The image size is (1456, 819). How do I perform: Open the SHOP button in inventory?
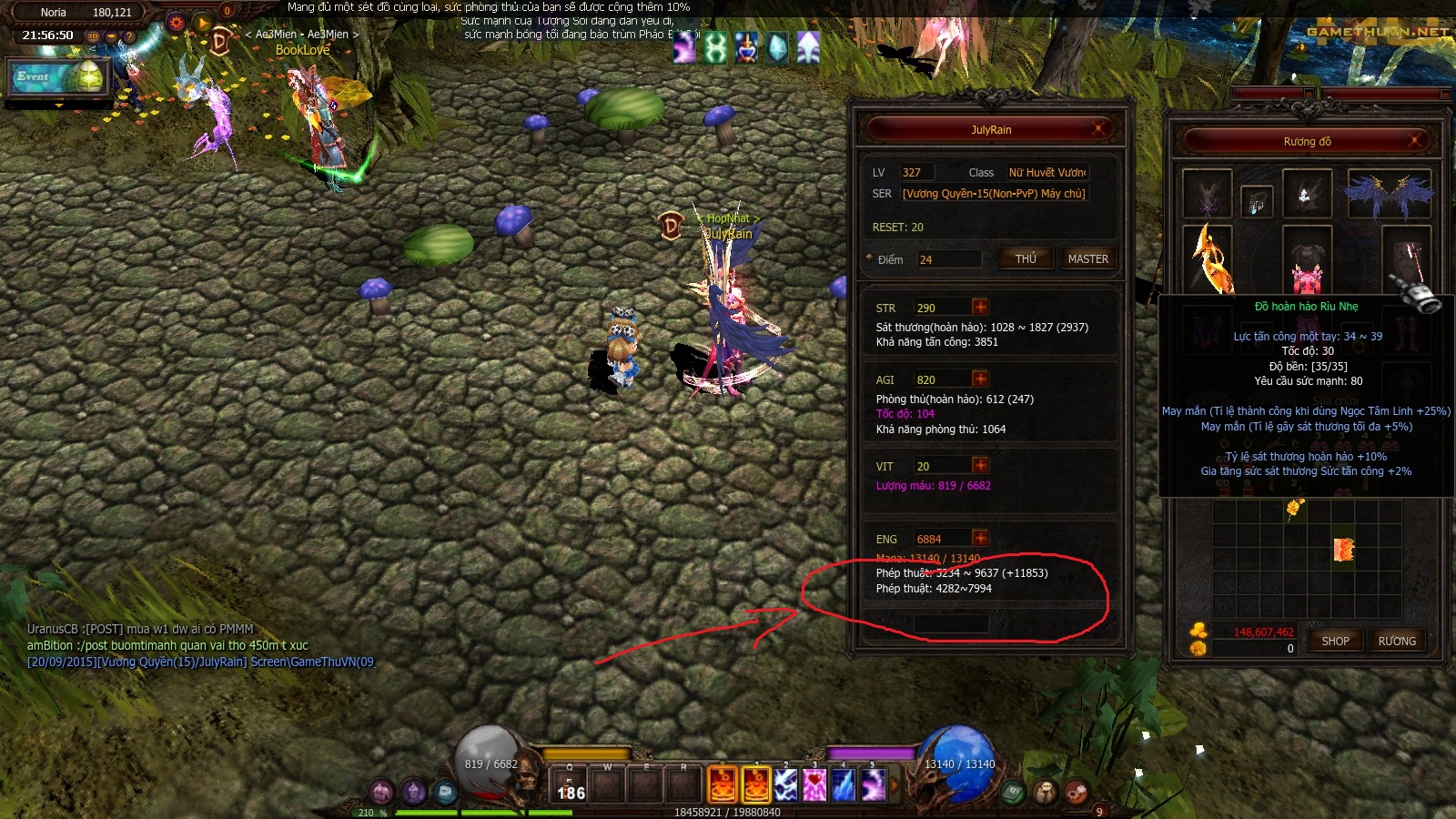click(x=1335, y=641)
